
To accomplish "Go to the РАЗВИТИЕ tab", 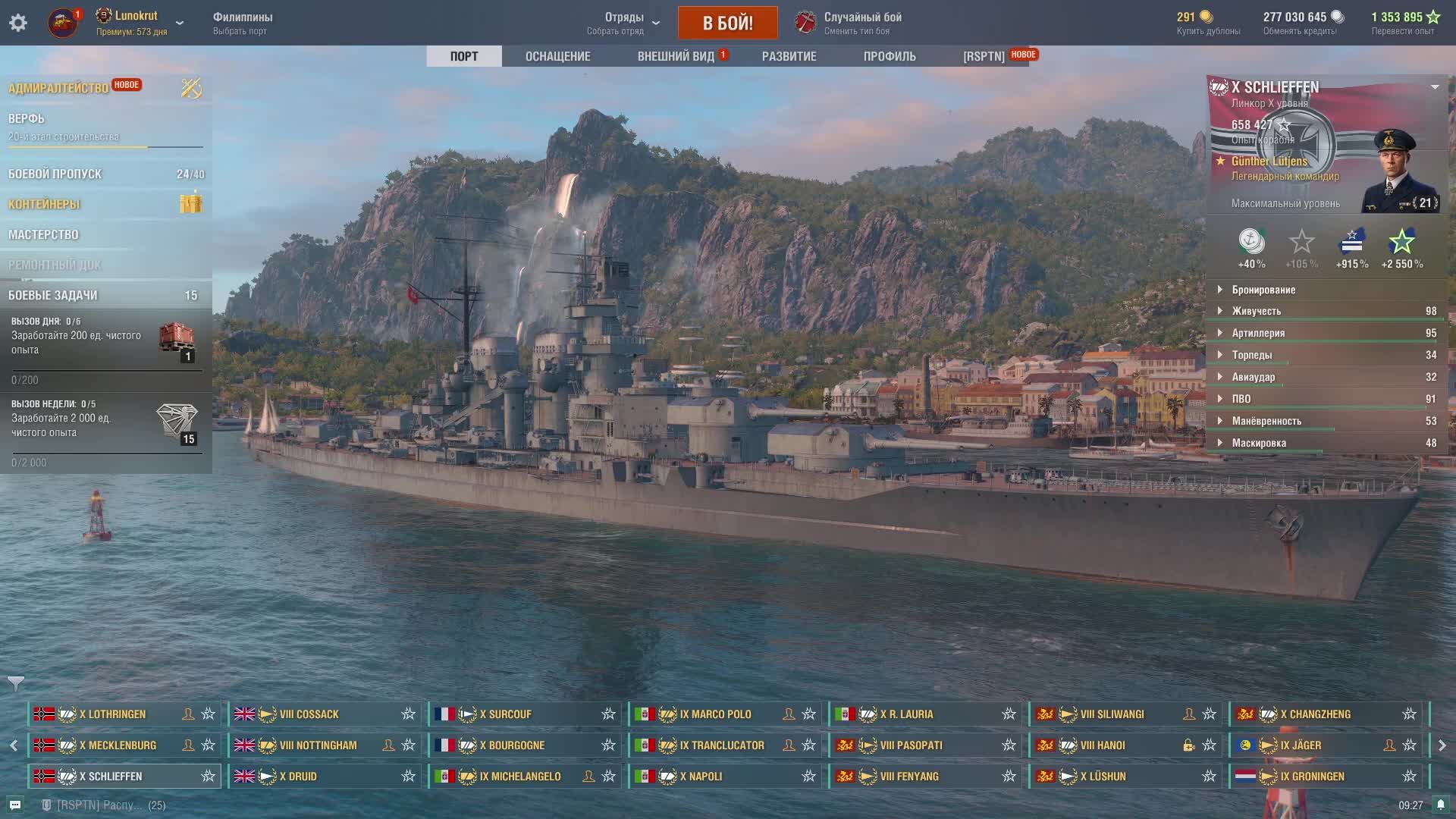I will point(789,56).
